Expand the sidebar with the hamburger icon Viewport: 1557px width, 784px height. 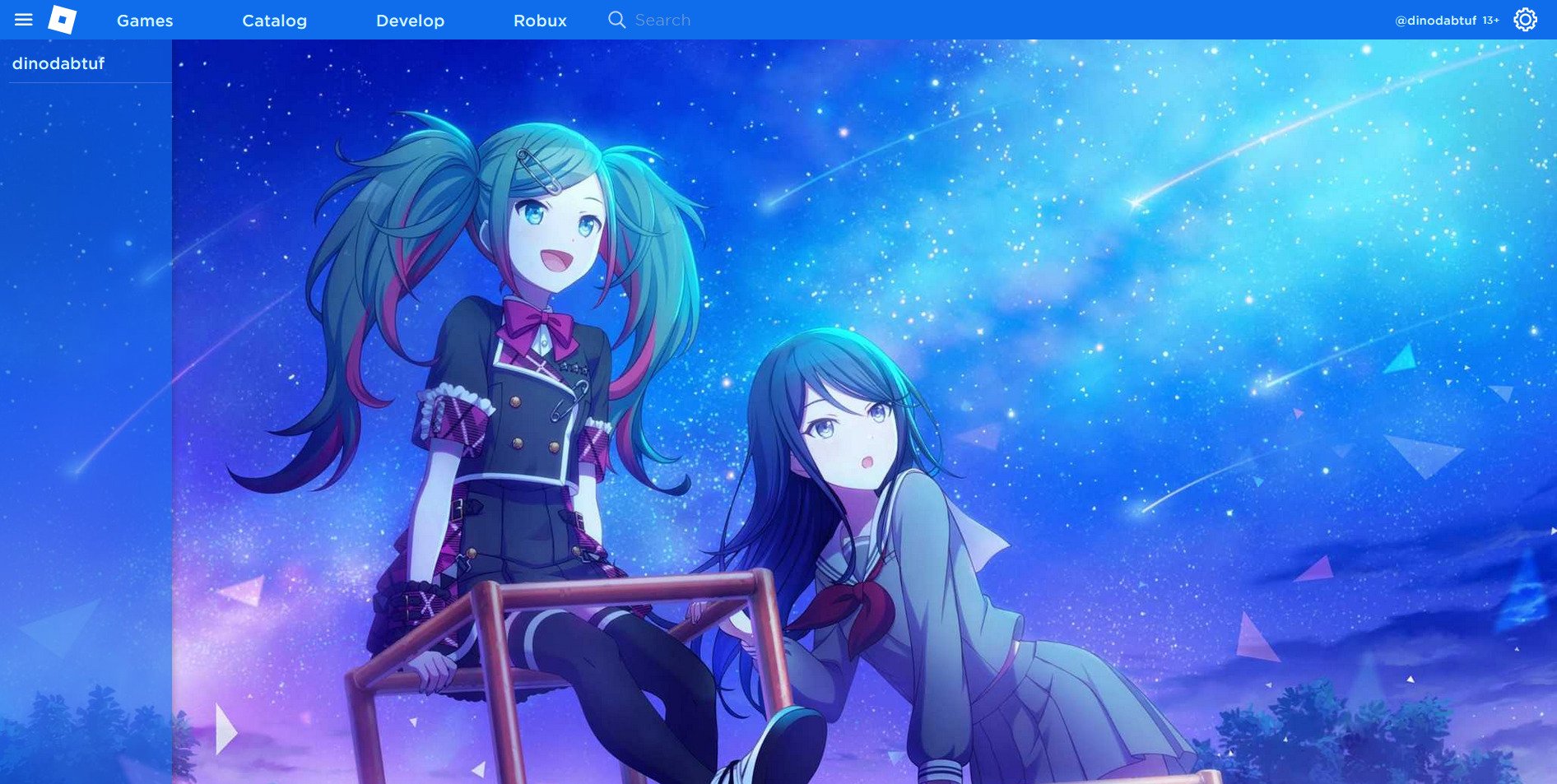(x=24, y=20)
